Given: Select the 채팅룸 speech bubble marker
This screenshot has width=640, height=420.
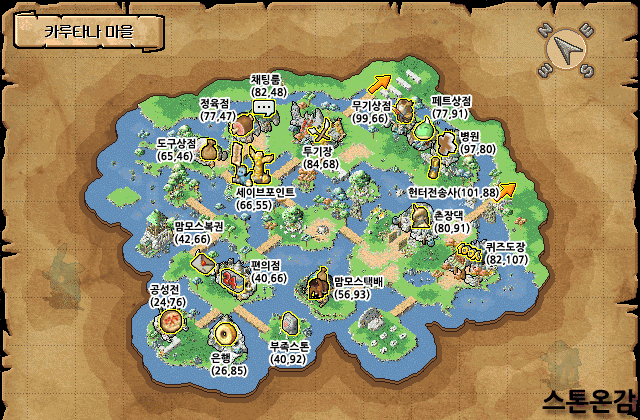Looking at the screenshot, I should pos(264,107).
